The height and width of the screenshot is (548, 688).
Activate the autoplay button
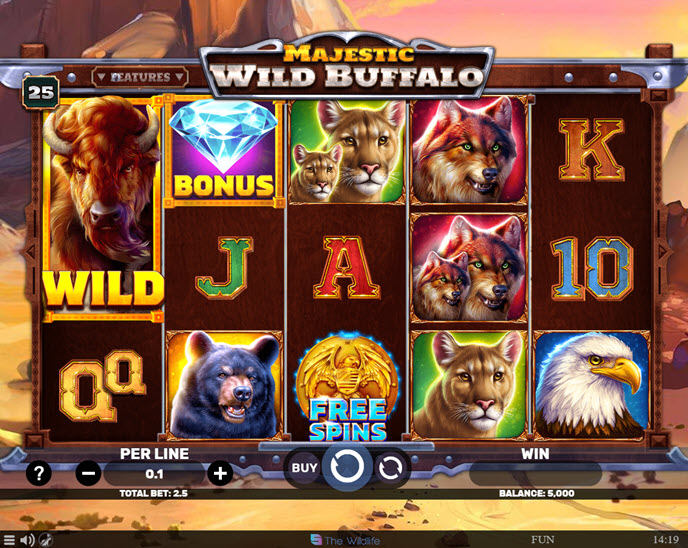[391, 467]
